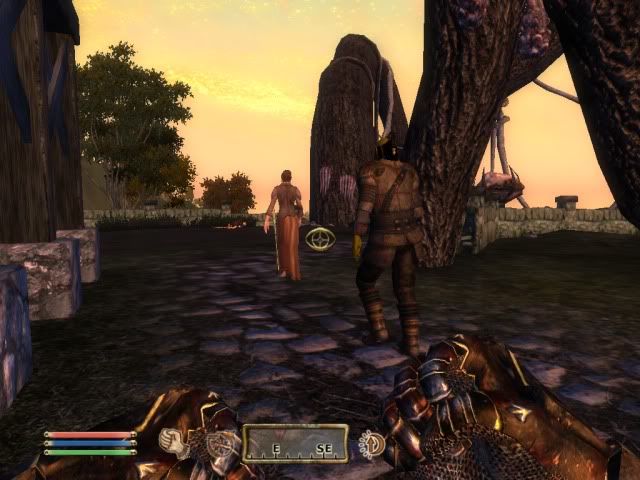Click the compass bar showing E and SE
Screen dimensions: 640x480
[295, 443]
